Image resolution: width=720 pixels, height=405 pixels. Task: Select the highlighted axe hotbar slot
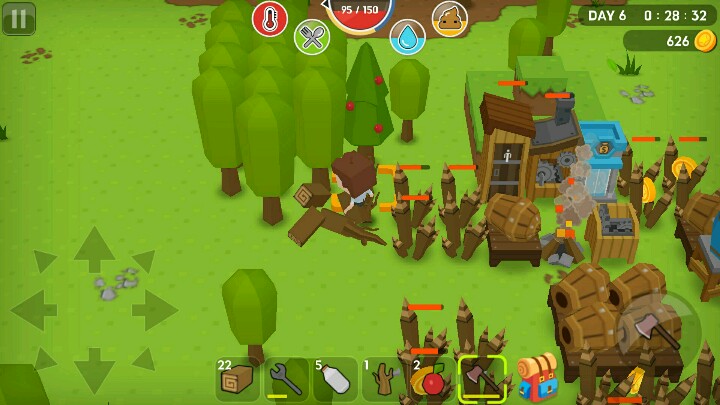(x=482, y=380)
